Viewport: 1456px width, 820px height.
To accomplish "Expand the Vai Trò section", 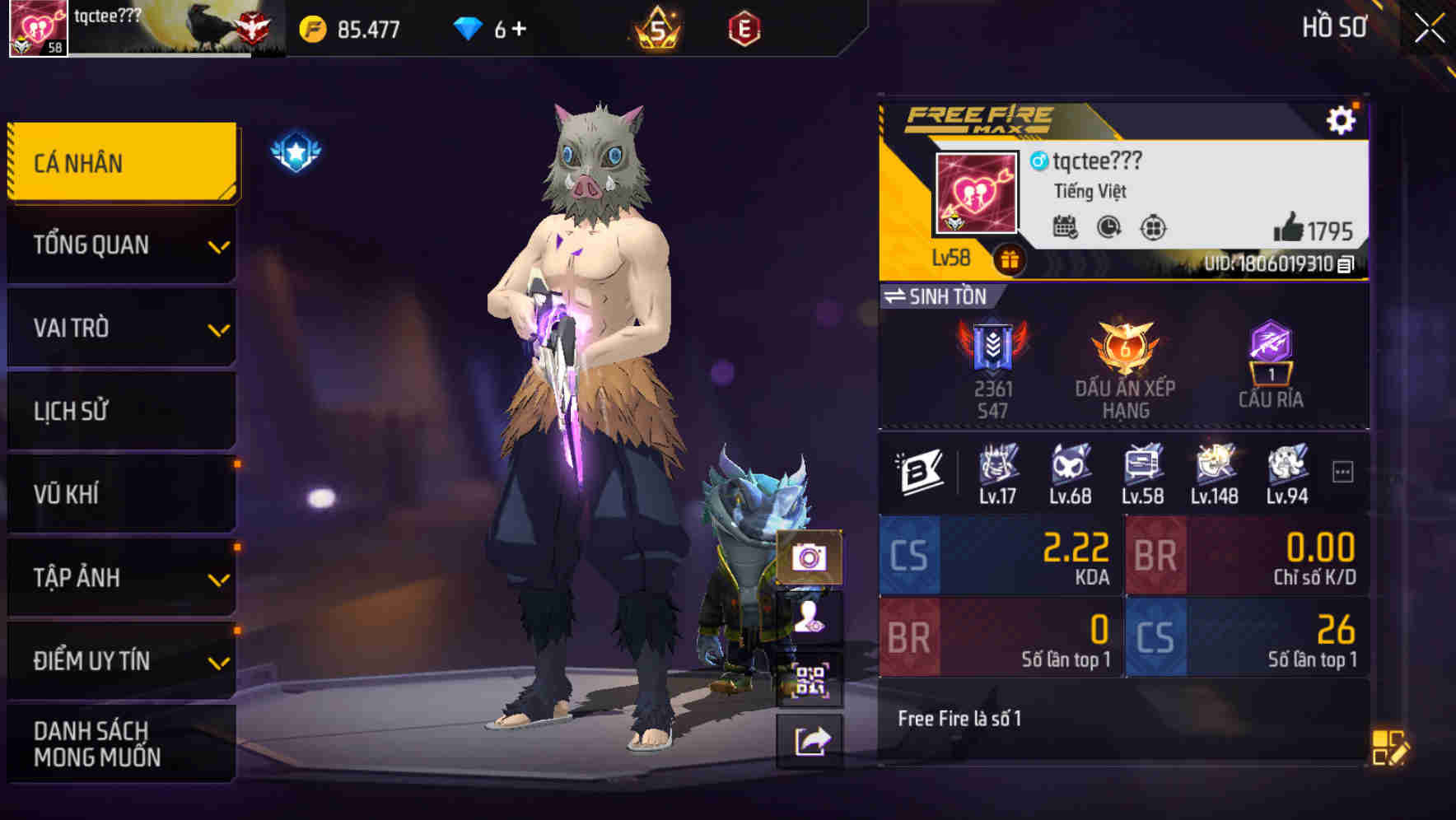I will pos(120,328).
